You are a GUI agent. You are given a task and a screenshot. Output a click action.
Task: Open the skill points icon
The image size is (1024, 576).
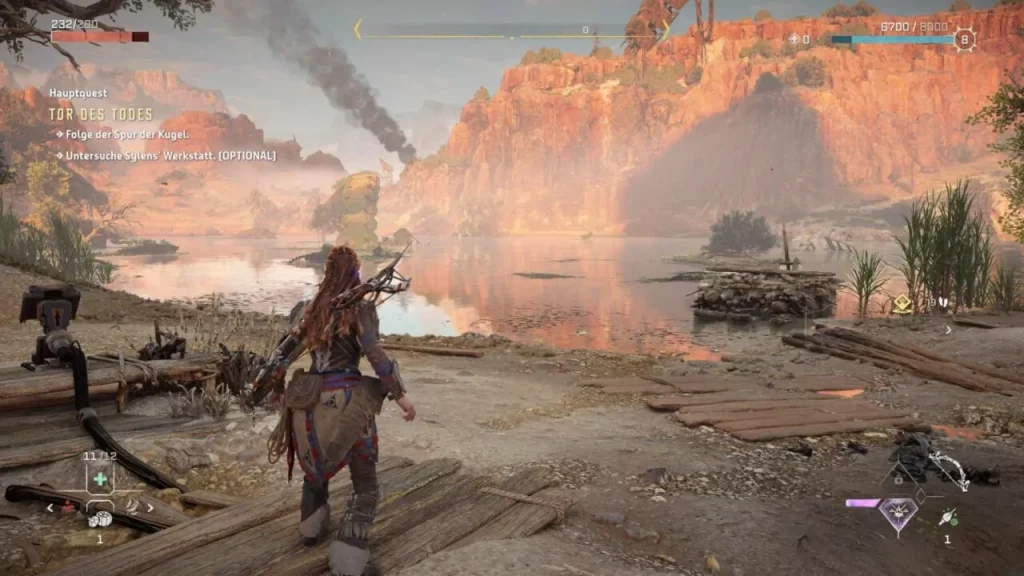(796, 40)
